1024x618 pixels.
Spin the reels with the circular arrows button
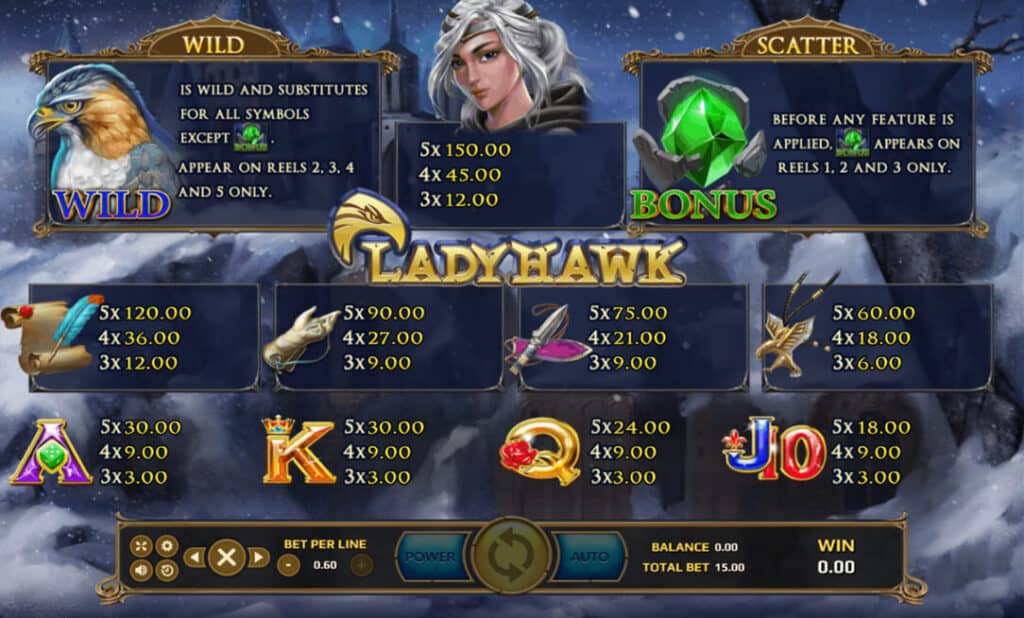click(511, 556)
